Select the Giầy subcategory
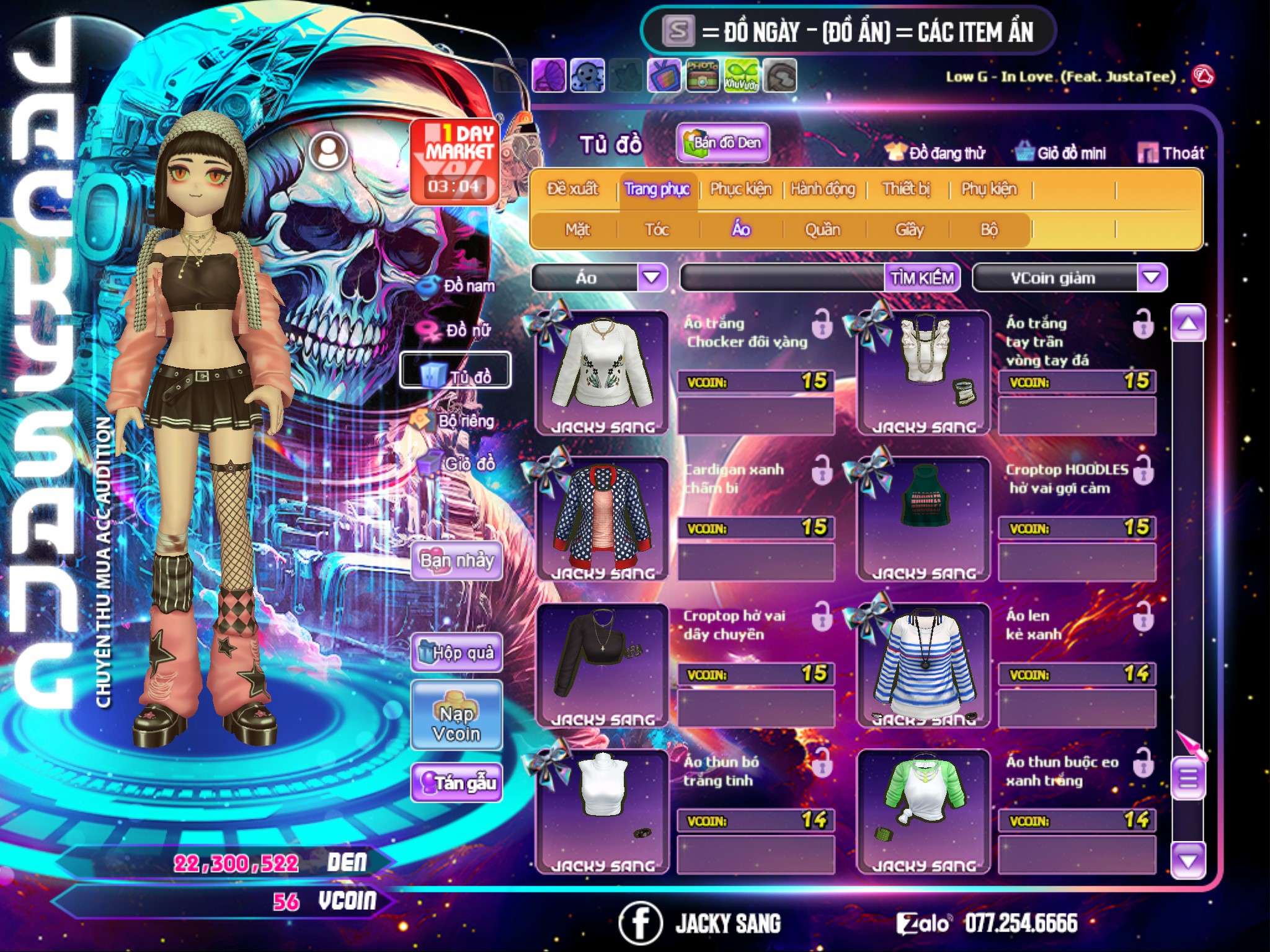 [909, 230]
